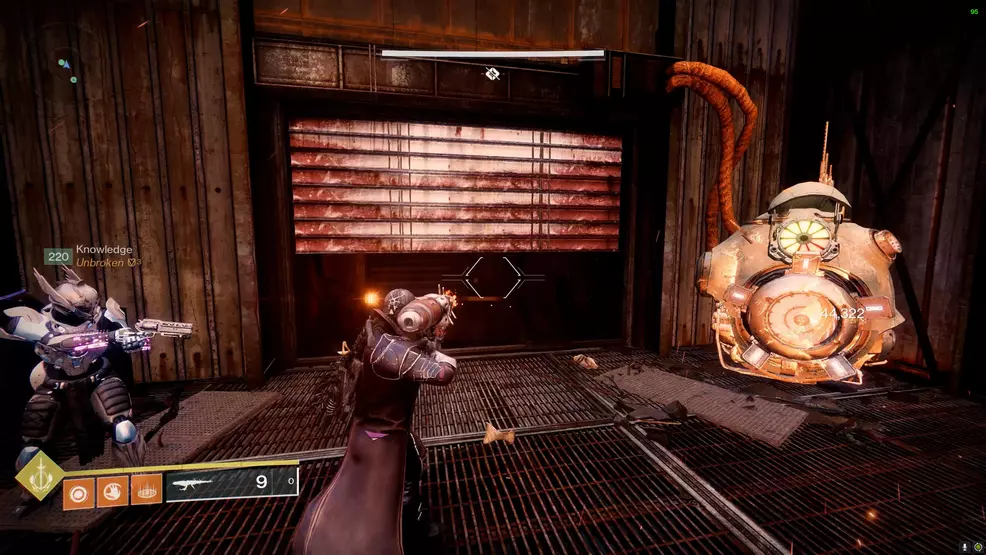986x555 pixels.
Task: Use the class ability rift icon
Action: coord(146,490)
